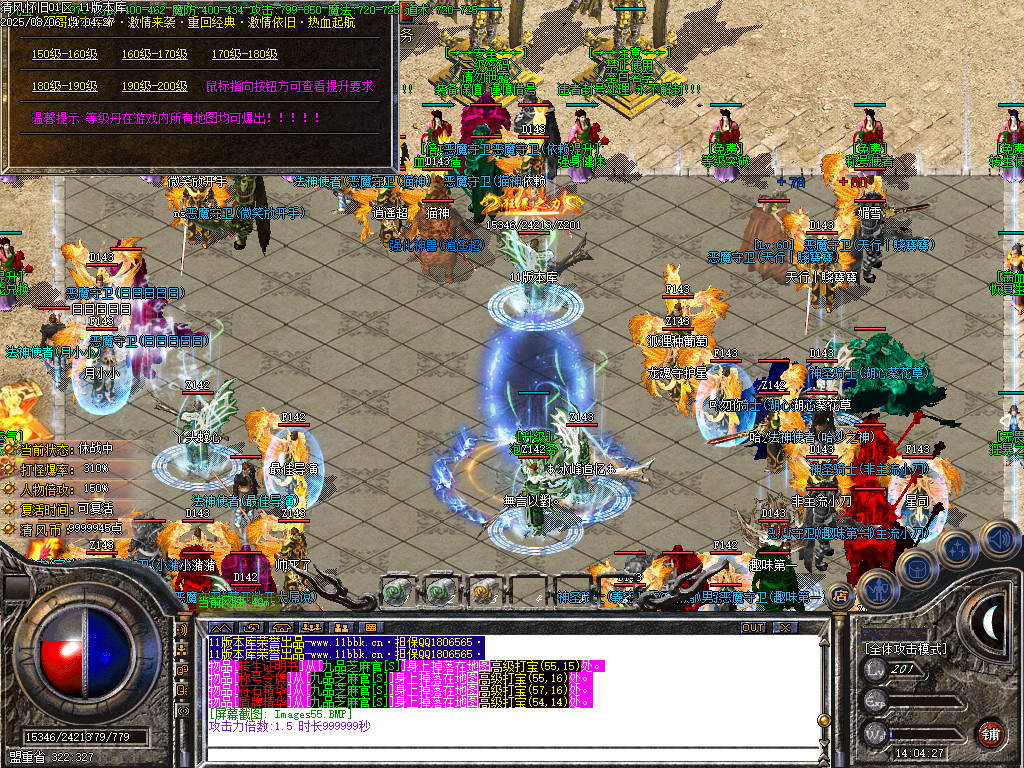The height and width of the screenshot is (768, 1024).
Task: Toggle the speaker sound orb button
Action: pos(999,540)
